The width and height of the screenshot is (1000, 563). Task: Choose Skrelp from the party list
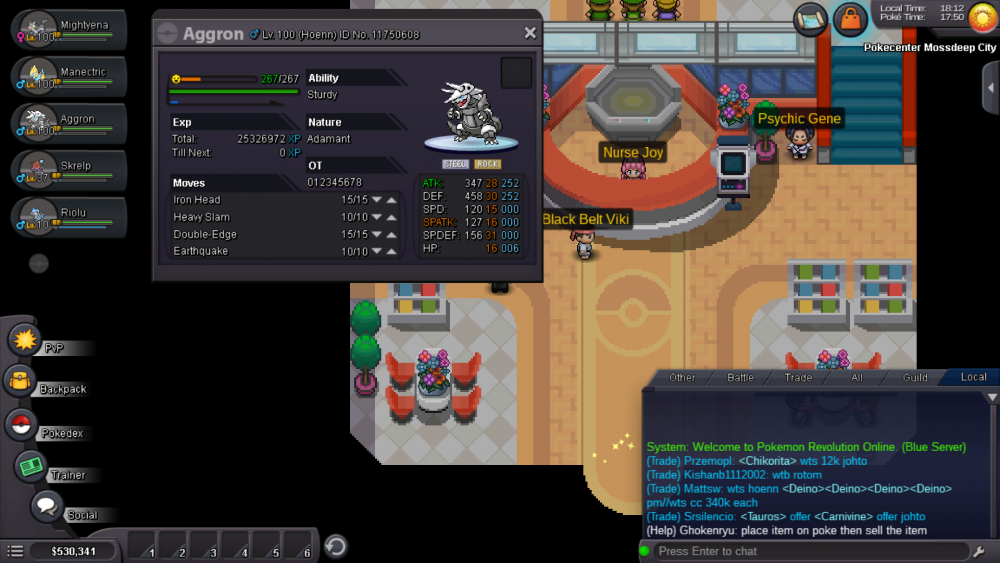70,168
